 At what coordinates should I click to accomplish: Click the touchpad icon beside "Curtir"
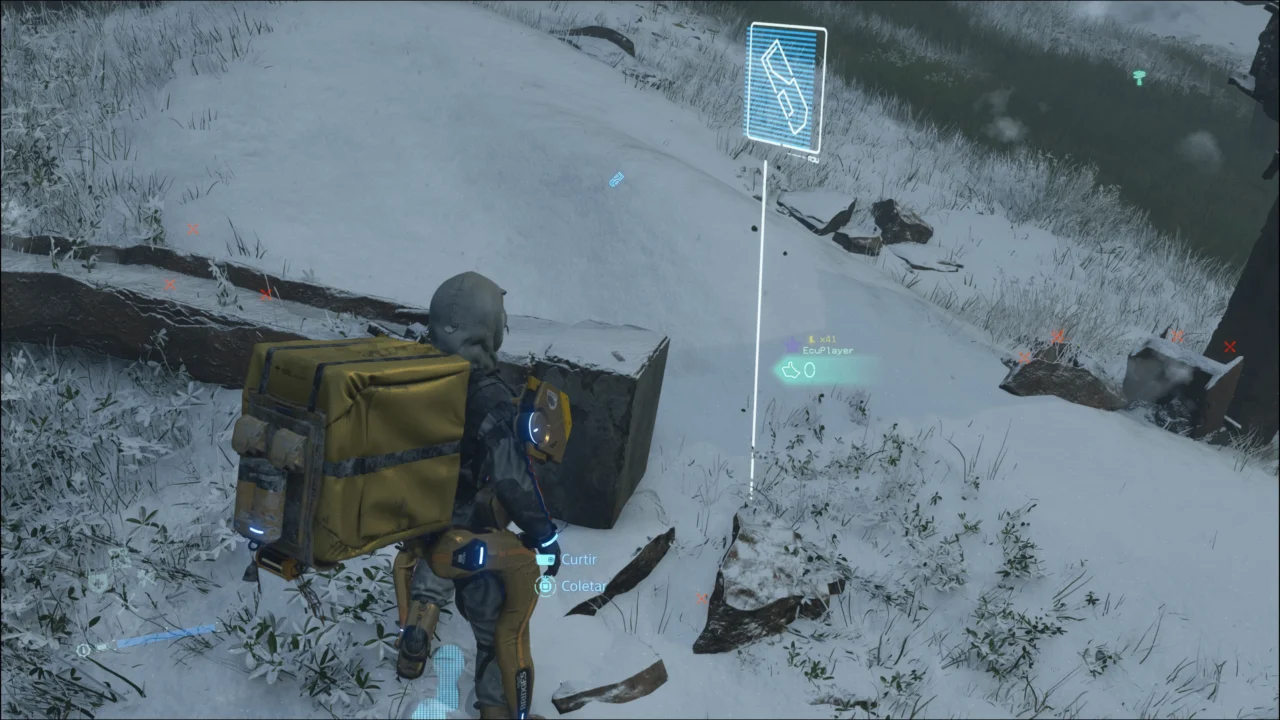545,560
